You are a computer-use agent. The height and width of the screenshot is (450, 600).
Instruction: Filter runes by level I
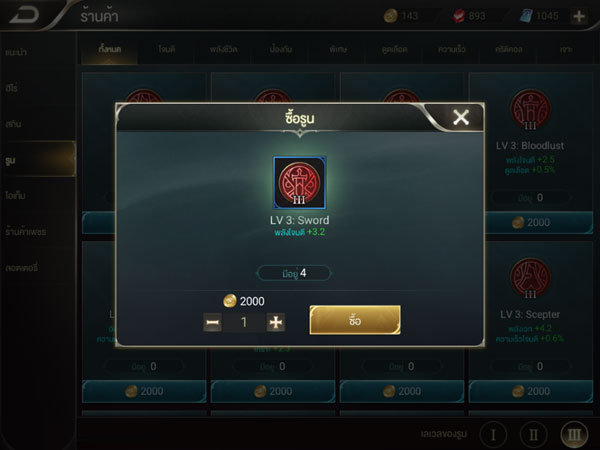493,435
